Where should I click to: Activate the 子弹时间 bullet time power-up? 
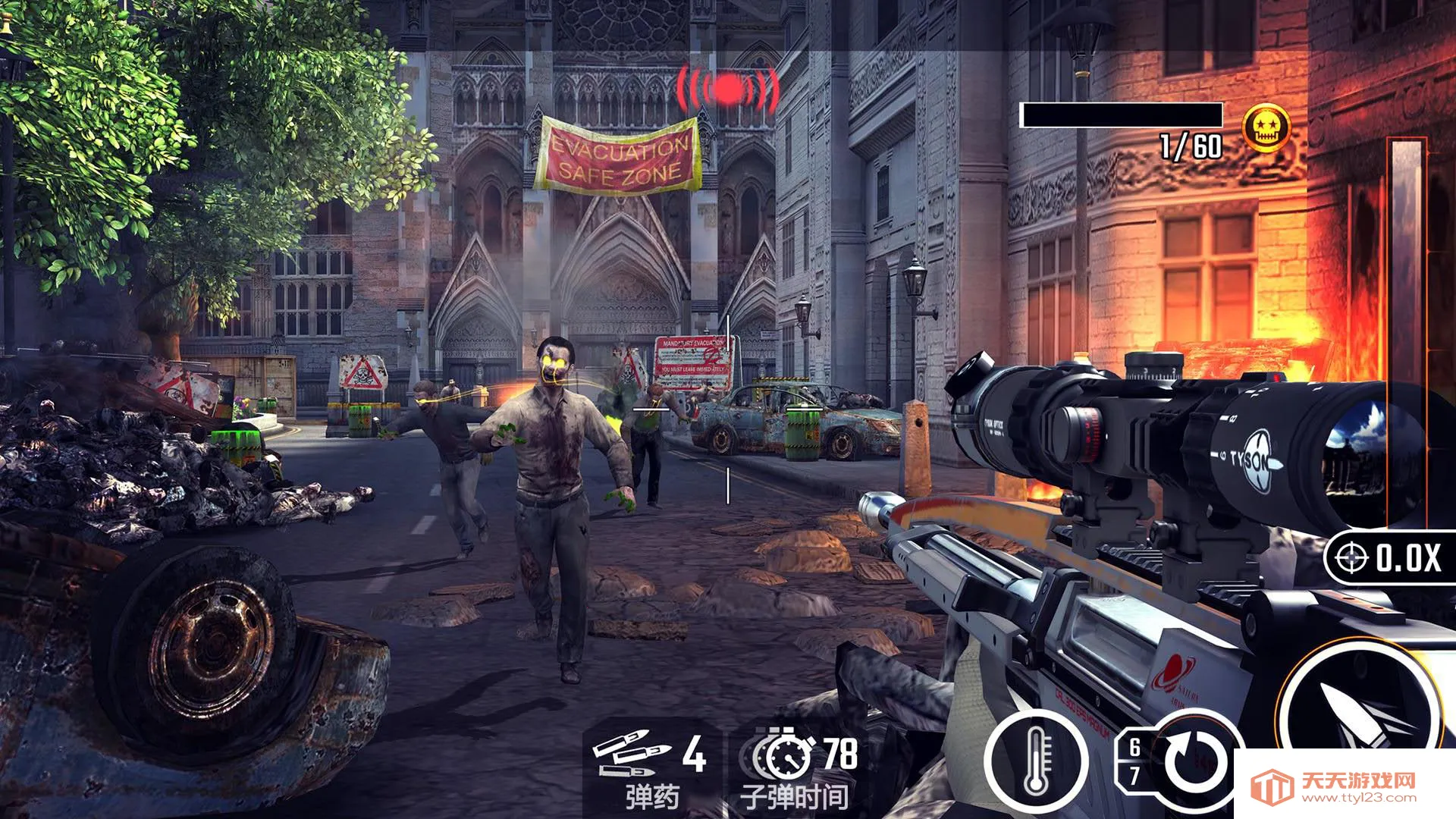pos(796,767)
